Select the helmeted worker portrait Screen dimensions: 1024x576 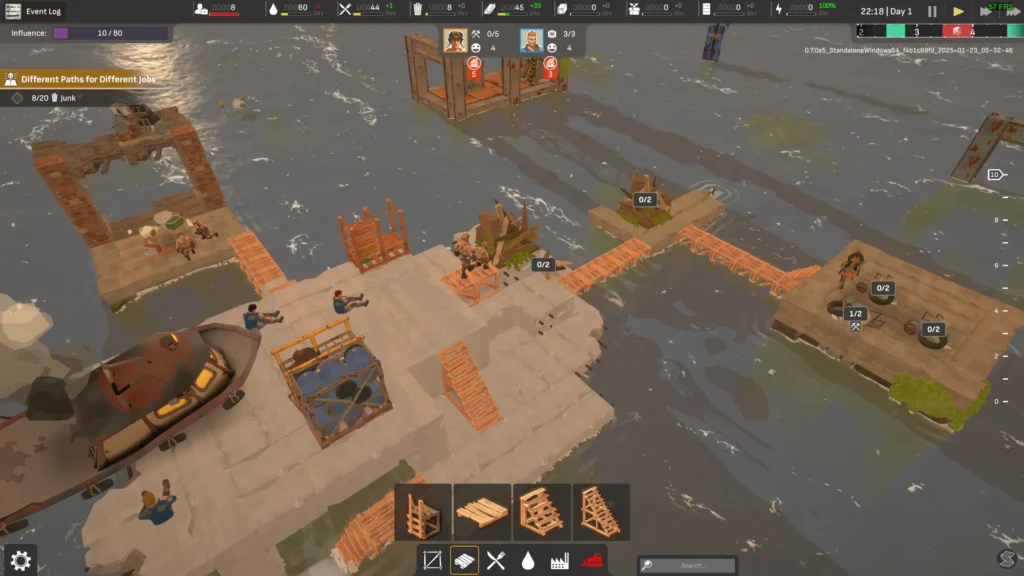(x=456, y=41)
